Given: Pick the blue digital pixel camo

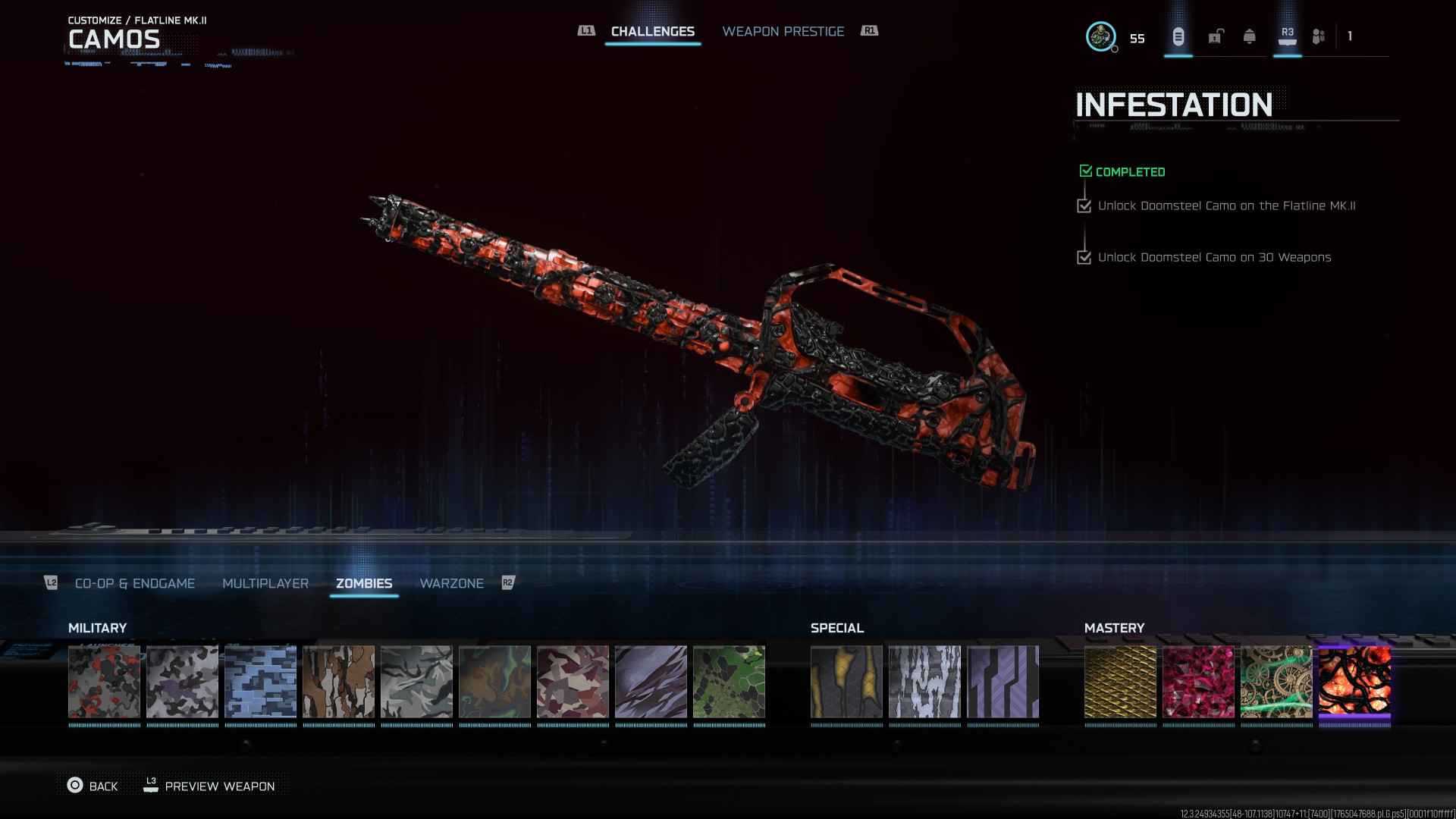Looking at the screenshot, I should coord(260,682).
